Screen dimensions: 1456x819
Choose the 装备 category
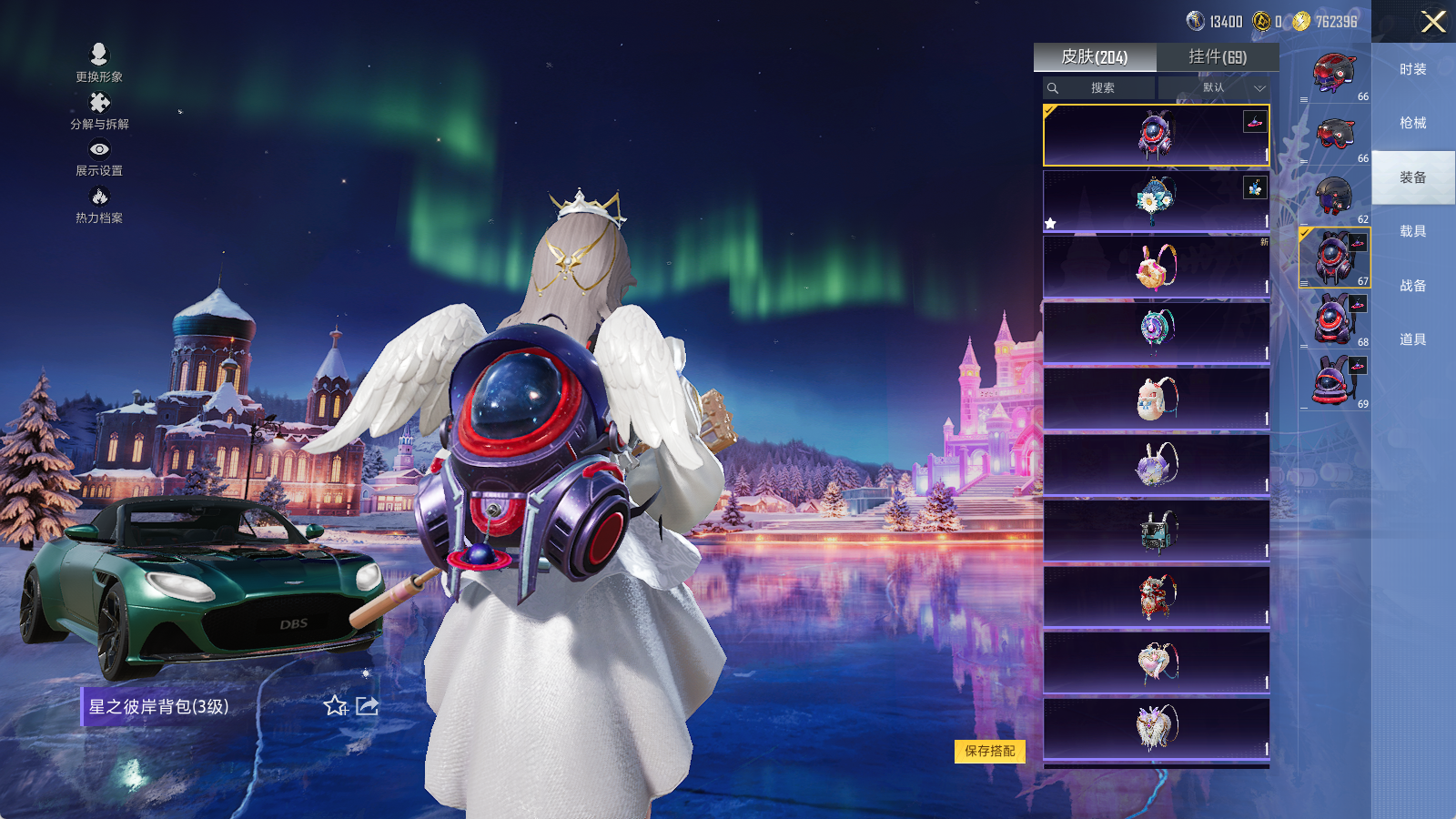coord(1412,177)
